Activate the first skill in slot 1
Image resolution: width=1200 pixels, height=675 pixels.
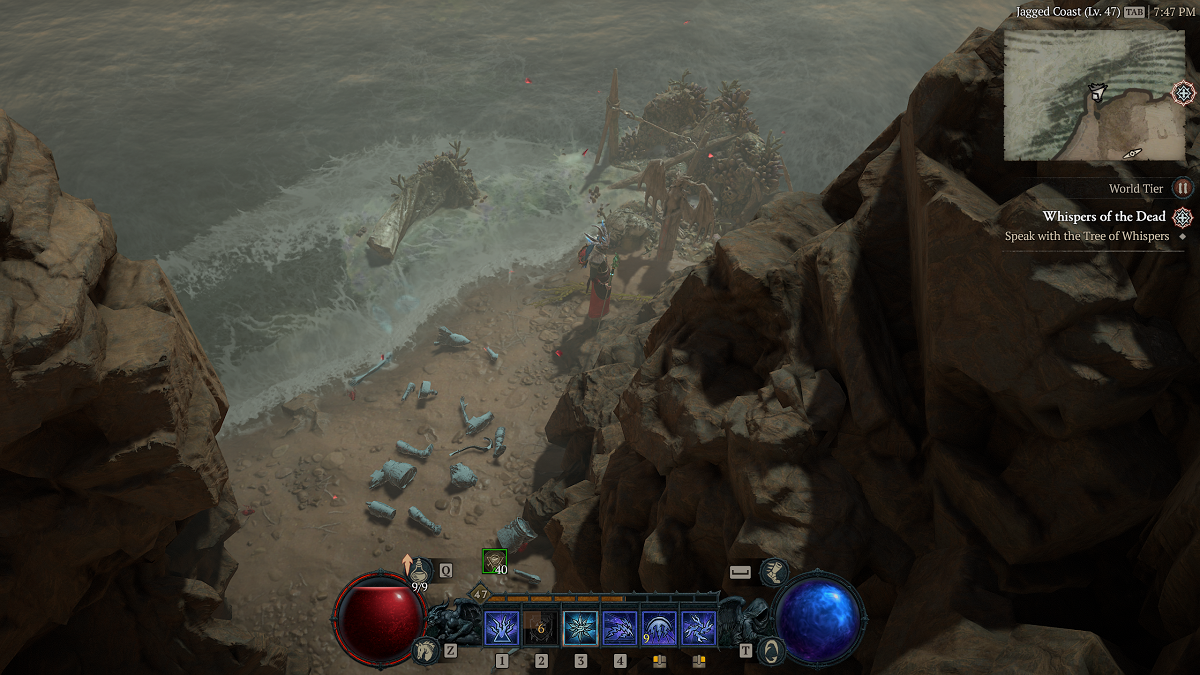pyautogui.click(x=501, y=628)
